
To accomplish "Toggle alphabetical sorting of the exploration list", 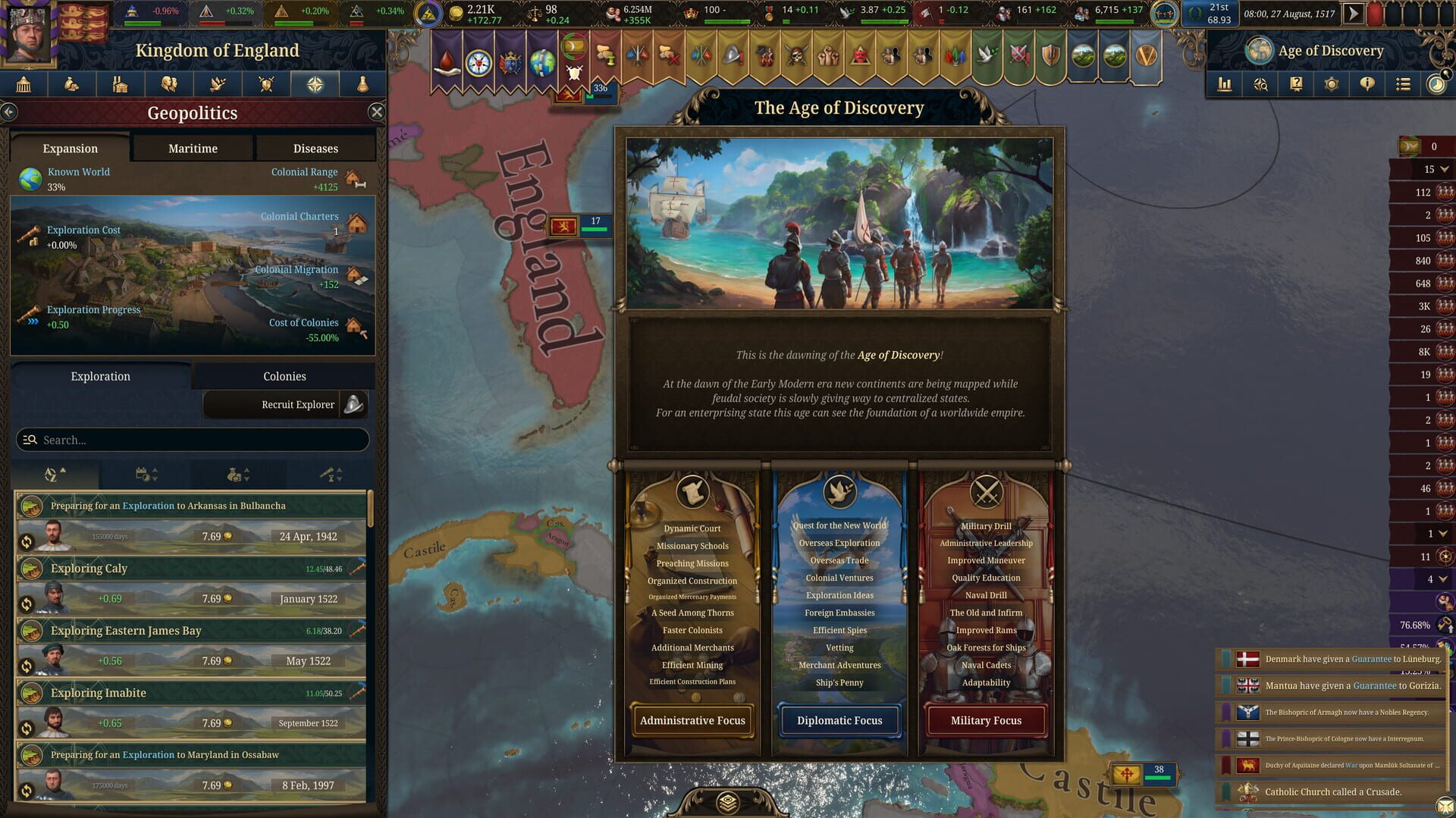I will pos(53,474).
